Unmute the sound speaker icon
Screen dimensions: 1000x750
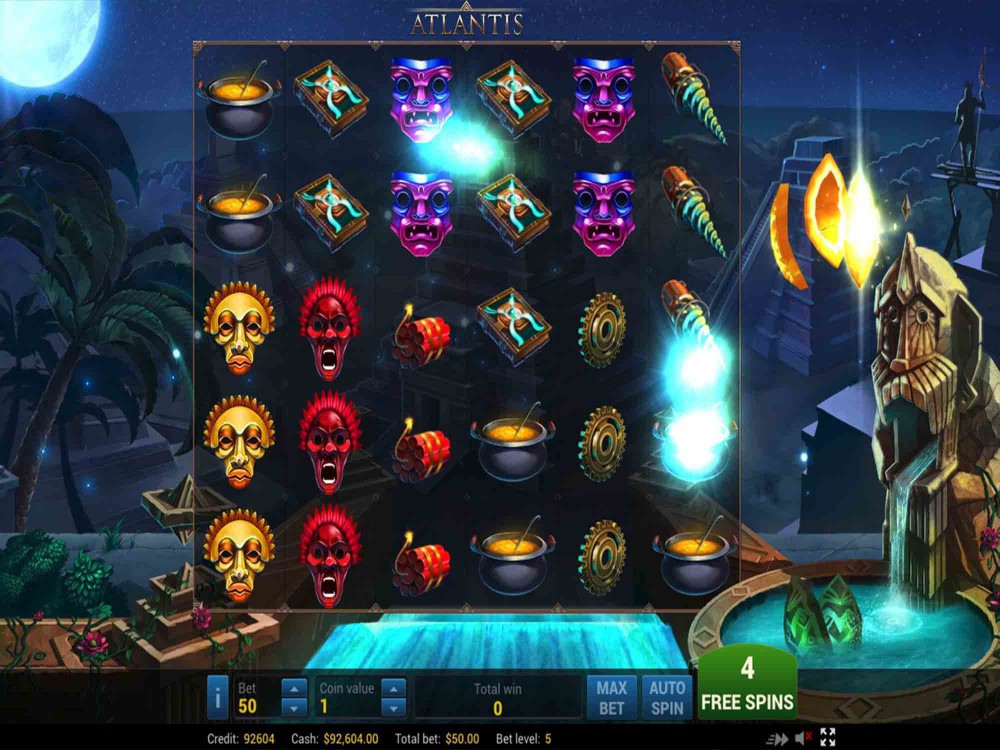tap(803, 739)
